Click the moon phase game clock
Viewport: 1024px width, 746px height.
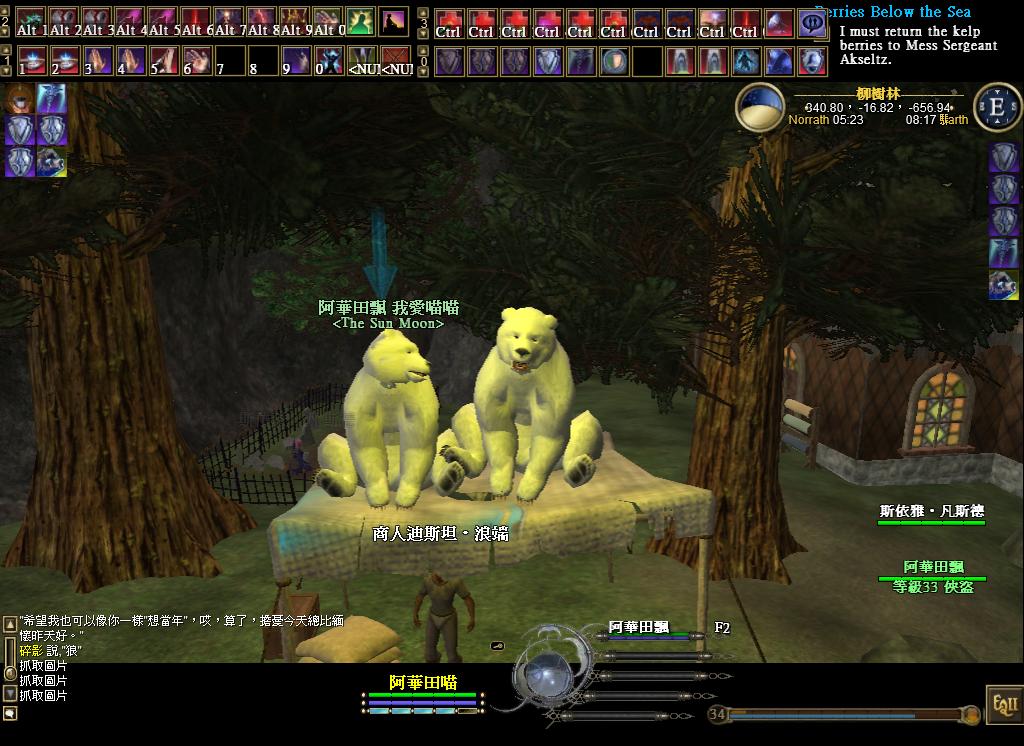point(760,108)
